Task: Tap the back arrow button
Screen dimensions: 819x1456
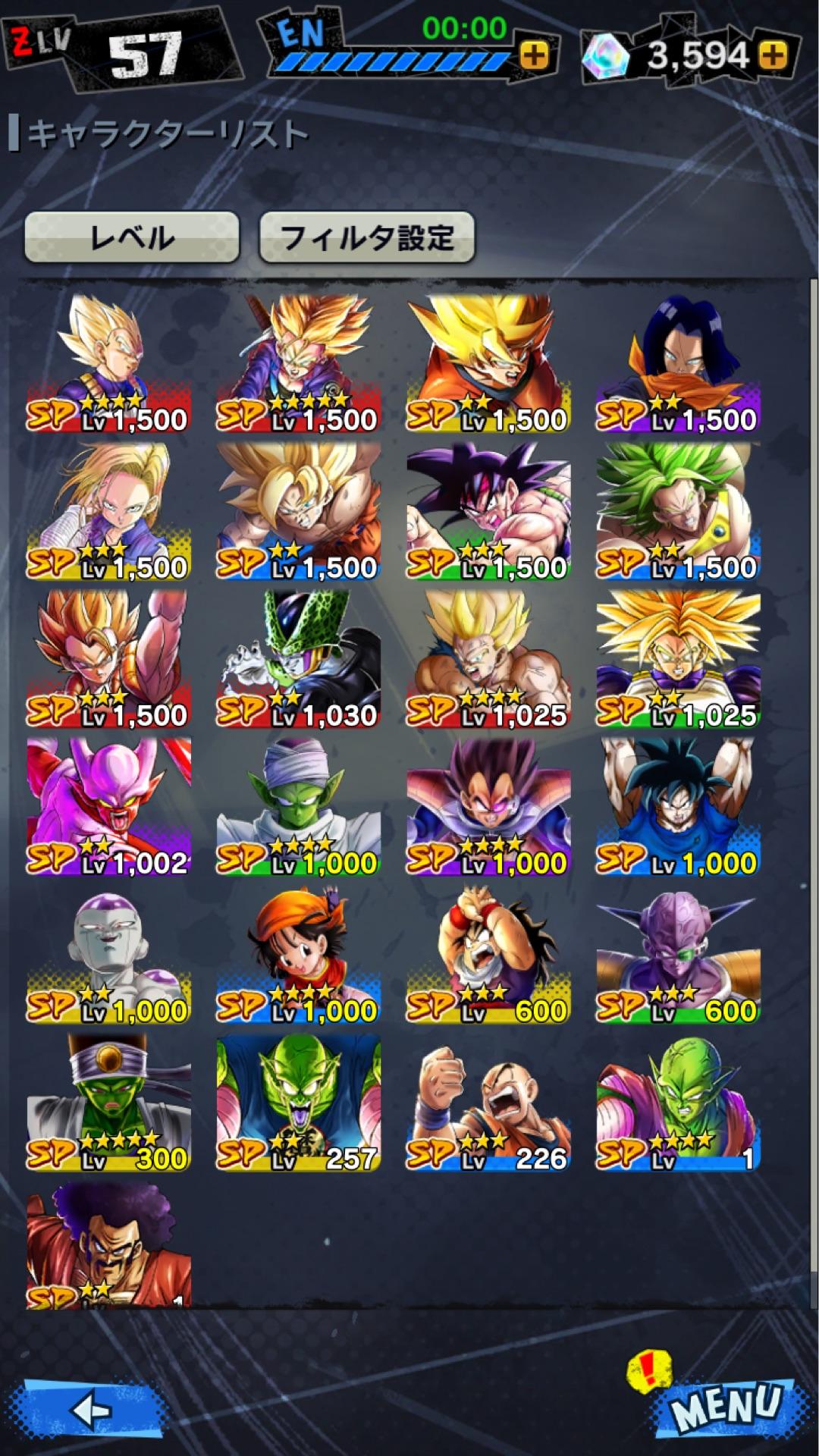Action: pos(91,1410)
